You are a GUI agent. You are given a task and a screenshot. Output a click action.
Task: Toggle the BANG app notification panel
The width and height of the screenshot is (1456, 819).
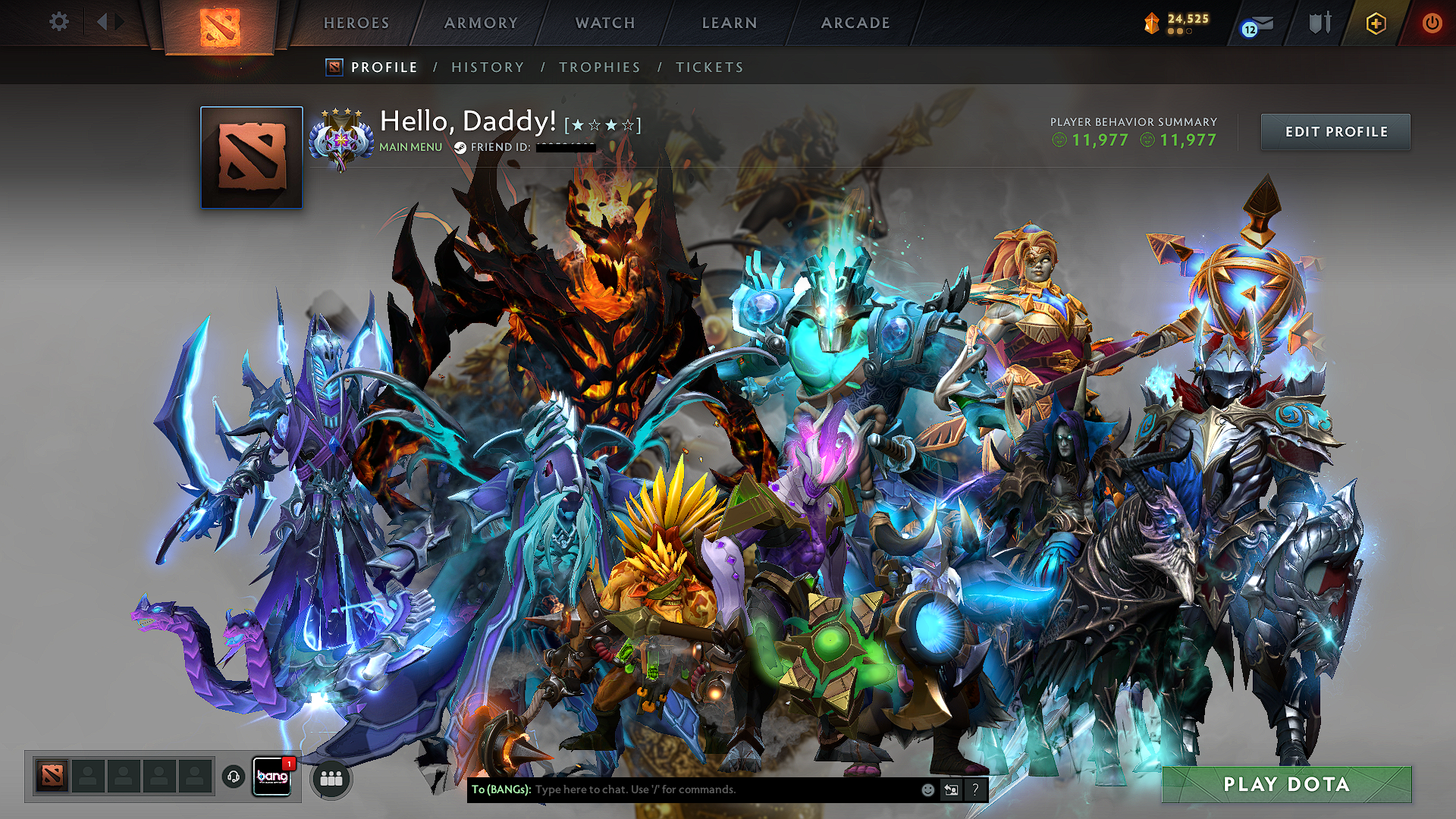click(271, 777)
